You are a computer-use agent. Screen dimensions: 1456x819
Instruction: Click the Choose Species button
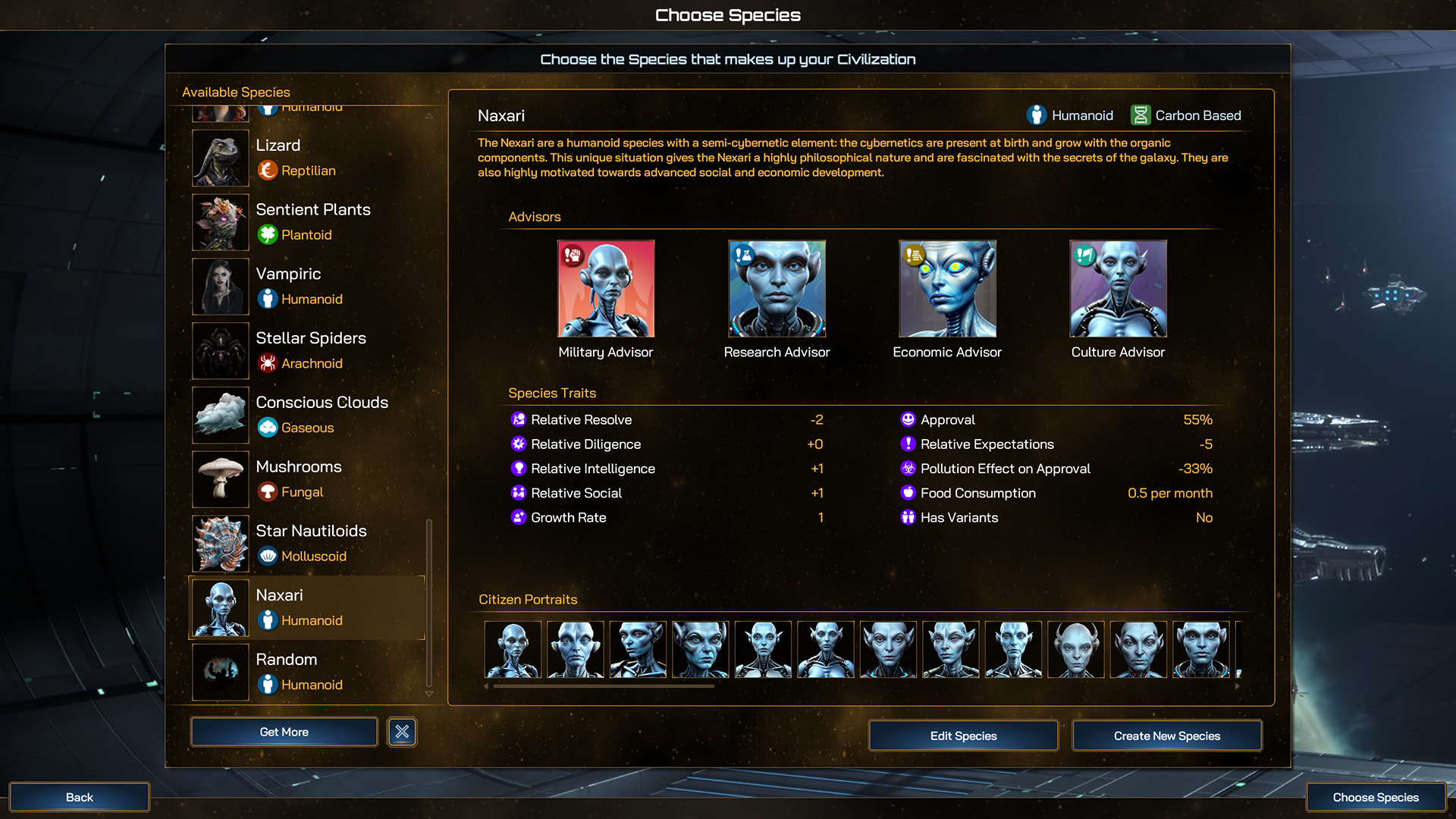(x=1376, y=797)
